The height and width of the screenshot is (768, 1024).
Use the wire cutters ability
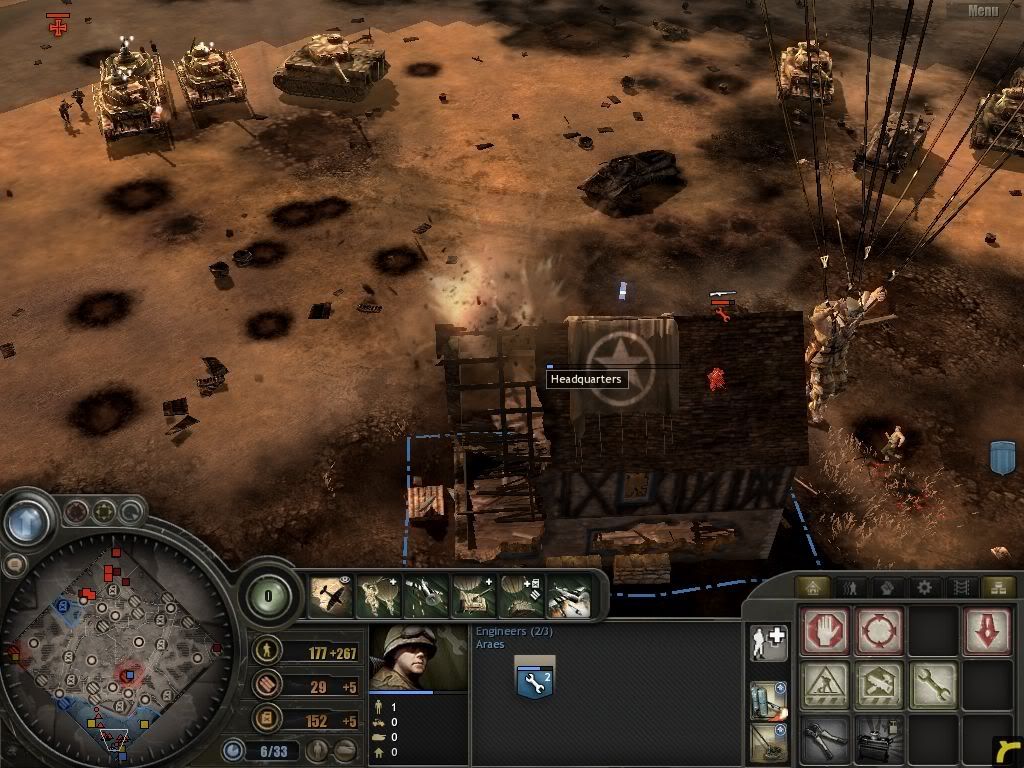[825, 739]
